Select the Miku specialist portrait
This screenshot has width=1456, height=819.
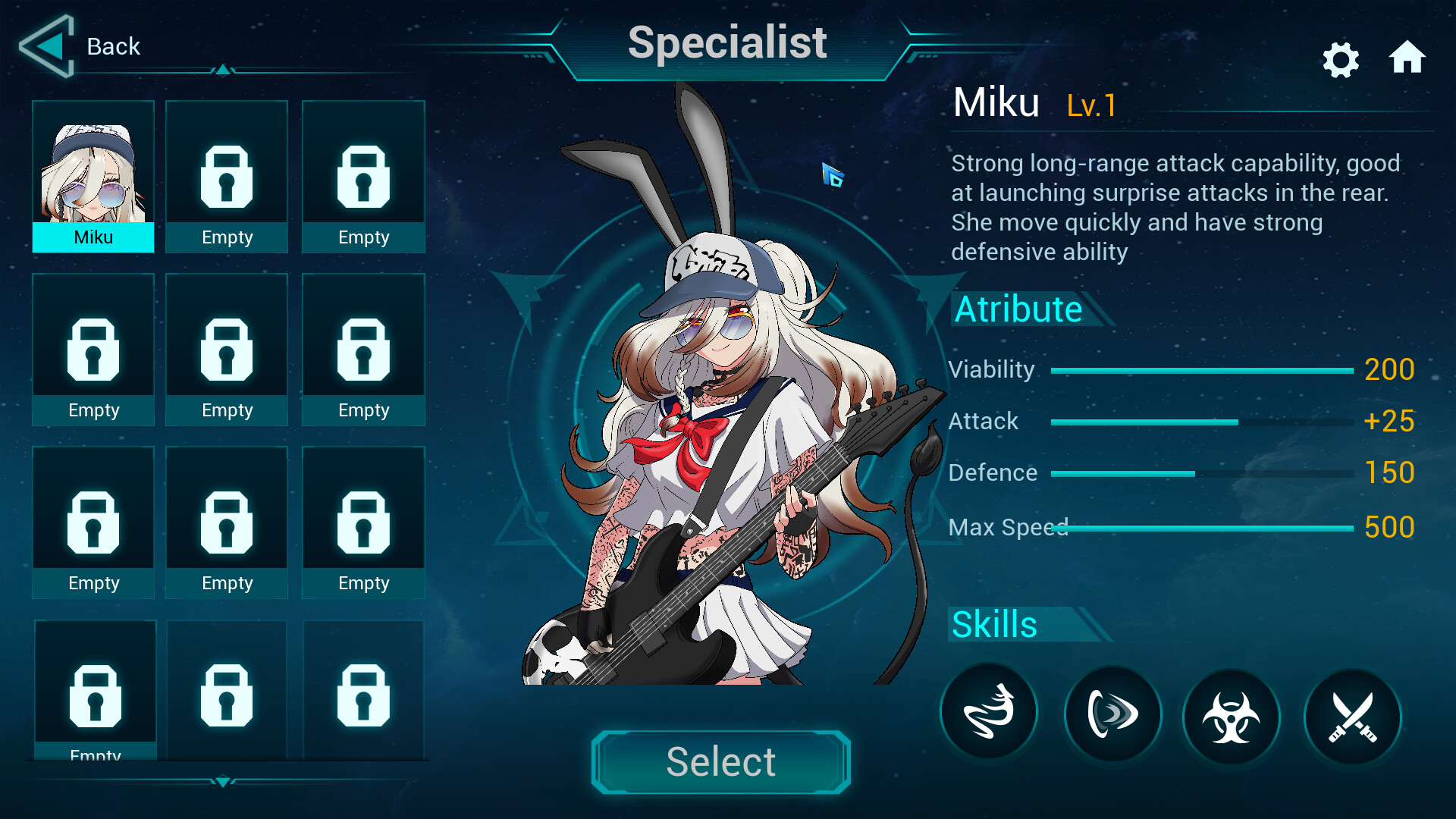tap(93, 176)
